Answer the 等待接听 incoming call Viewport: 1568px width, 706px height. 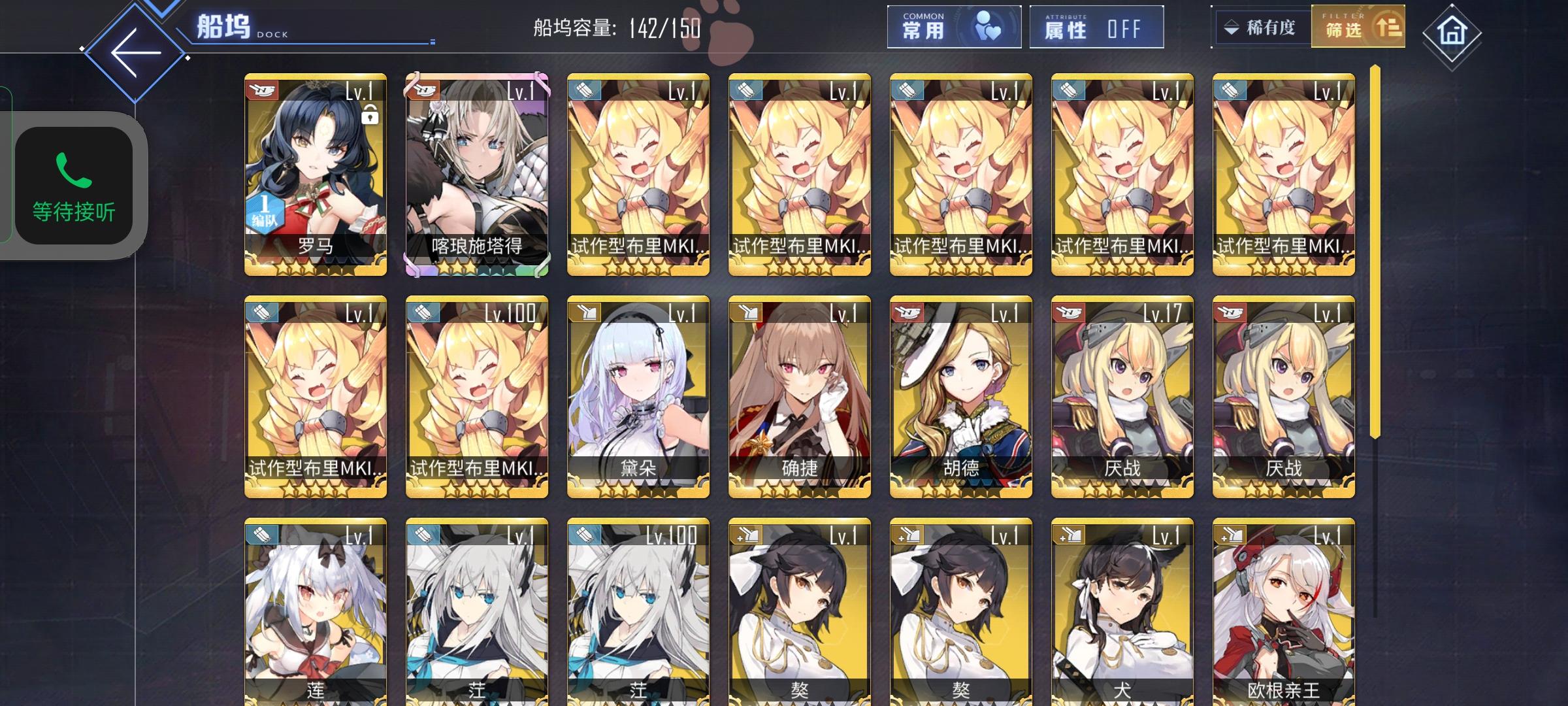[74, 183]
